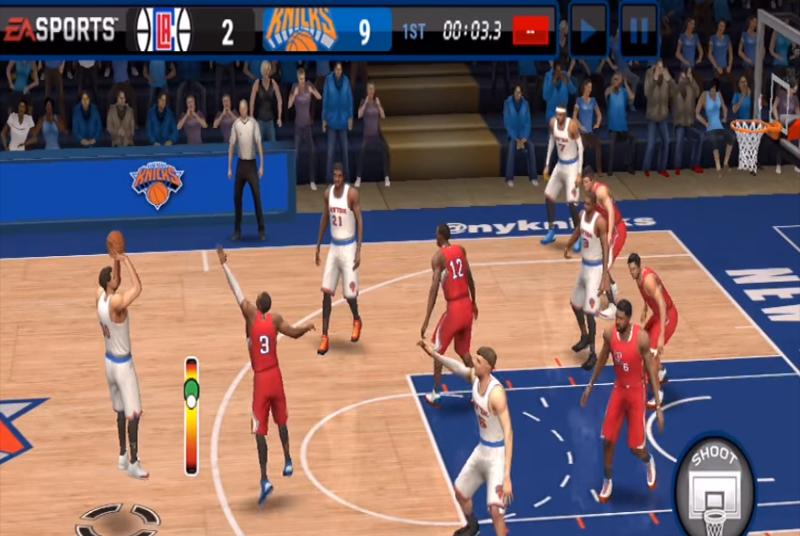
Task: Click the play arrow button
Action: (587, 29)
